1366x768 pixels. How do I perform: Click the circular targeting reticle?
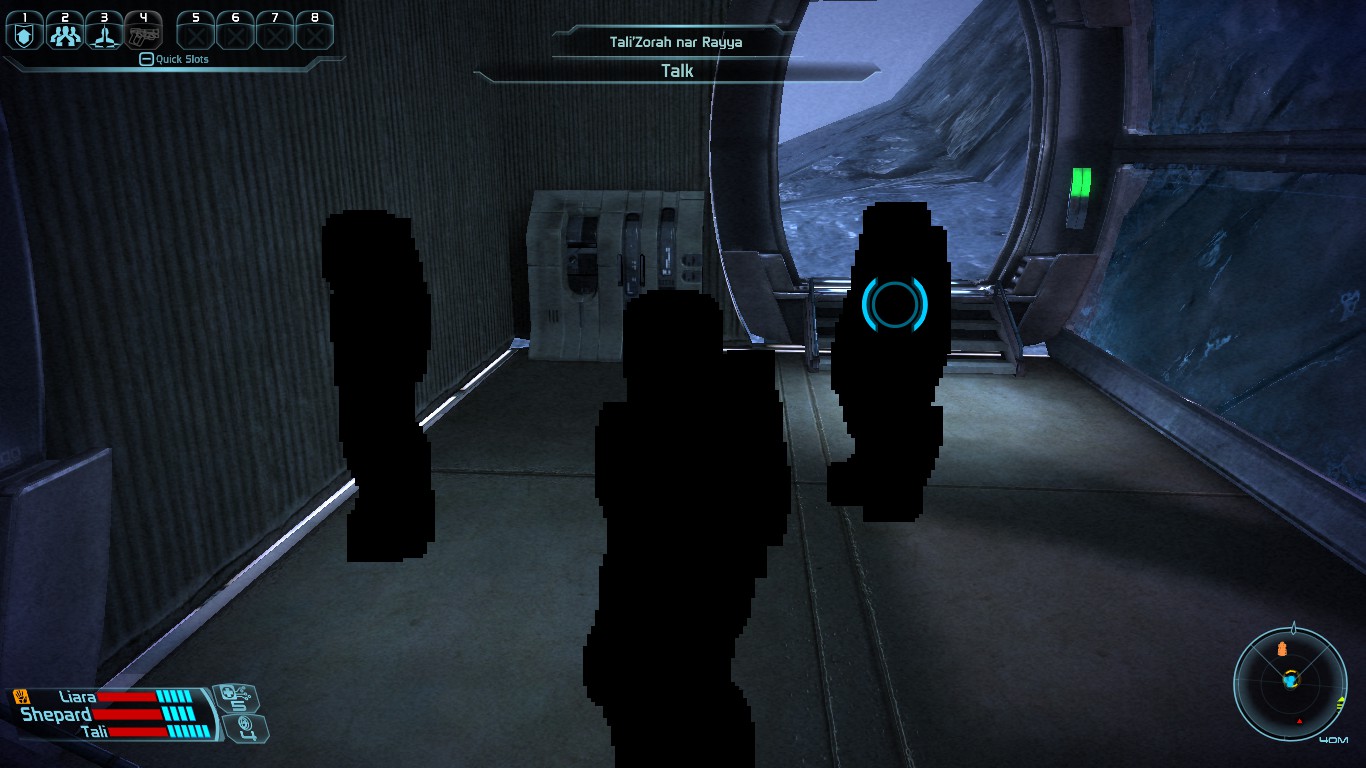pyautogui.click(x=895, y=304)
